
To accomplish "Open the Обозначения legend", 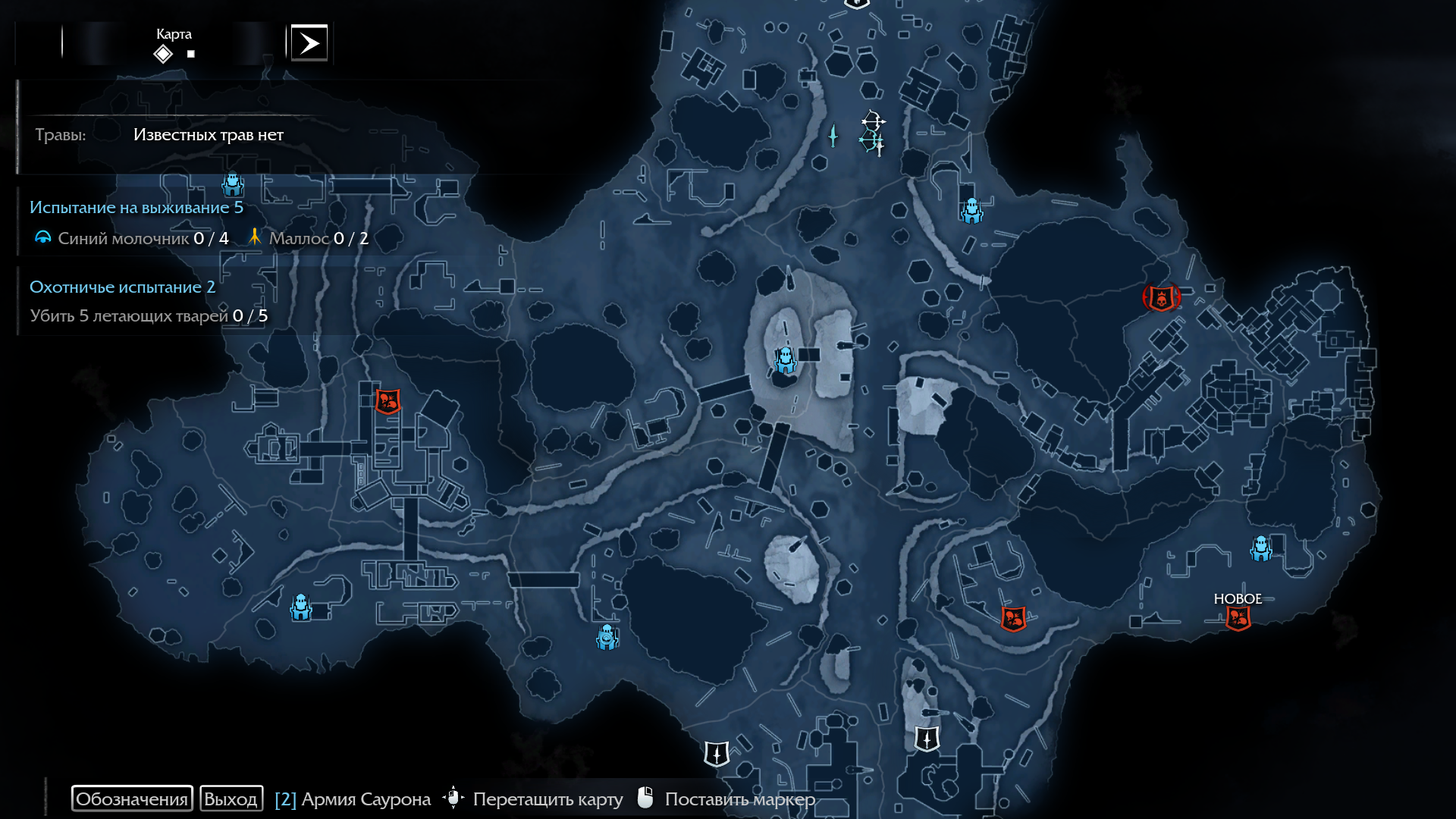I will 132,799.
